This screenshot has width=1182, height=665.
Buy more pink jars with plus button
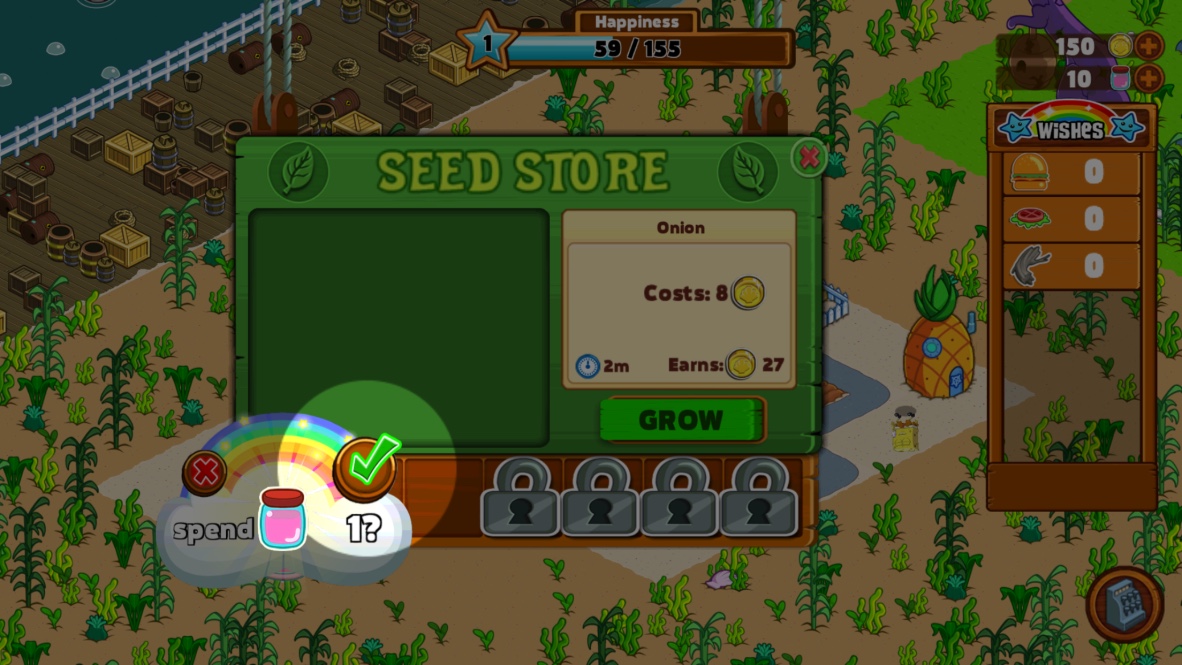click(x=1149, y=78)
